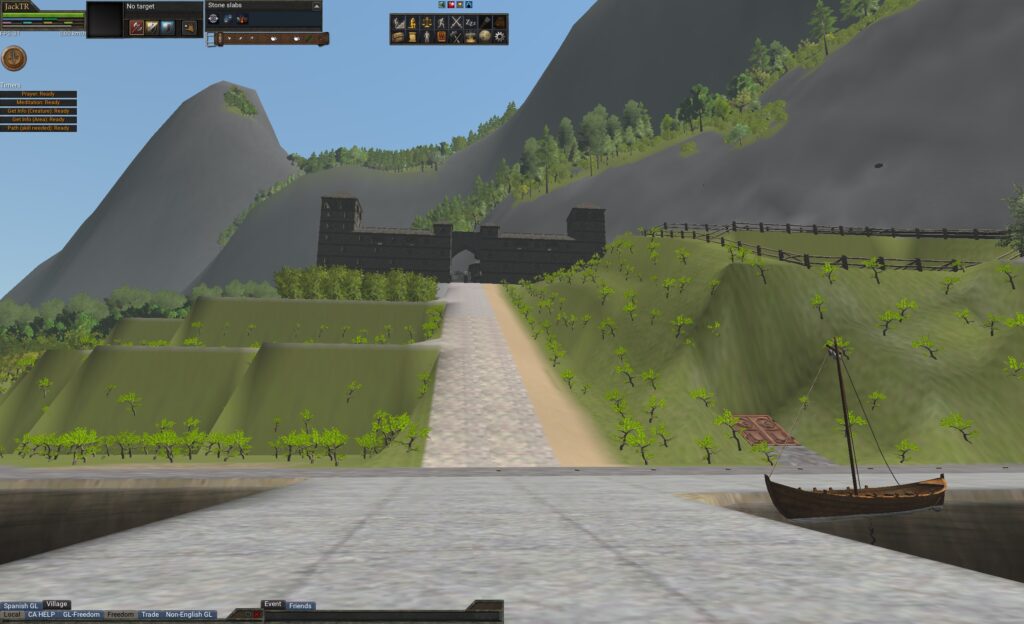Open the Spanish GL chat tab

click(20, 606)
